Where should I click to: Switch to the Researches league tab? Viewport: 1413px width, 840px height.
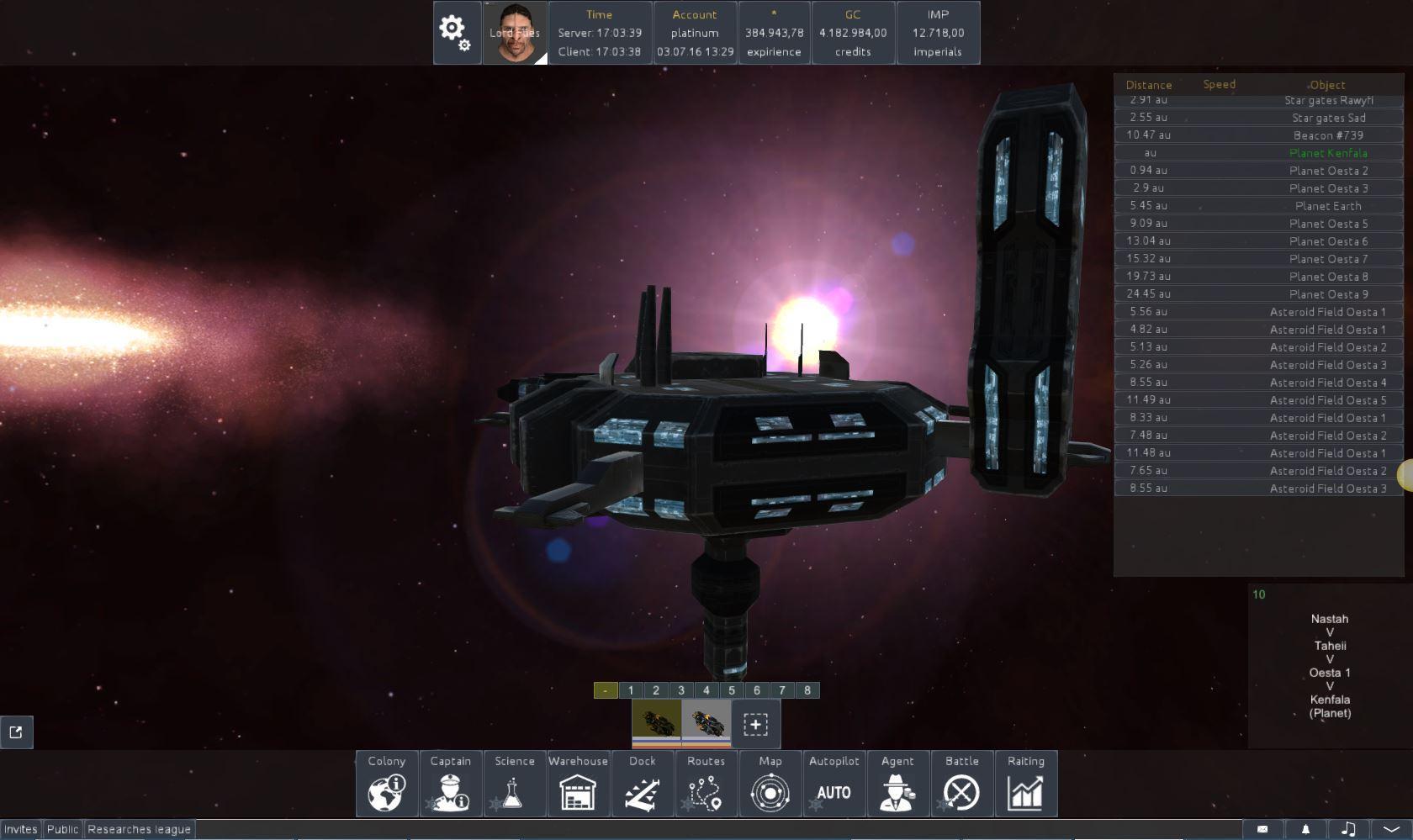(x=139, y=828)
